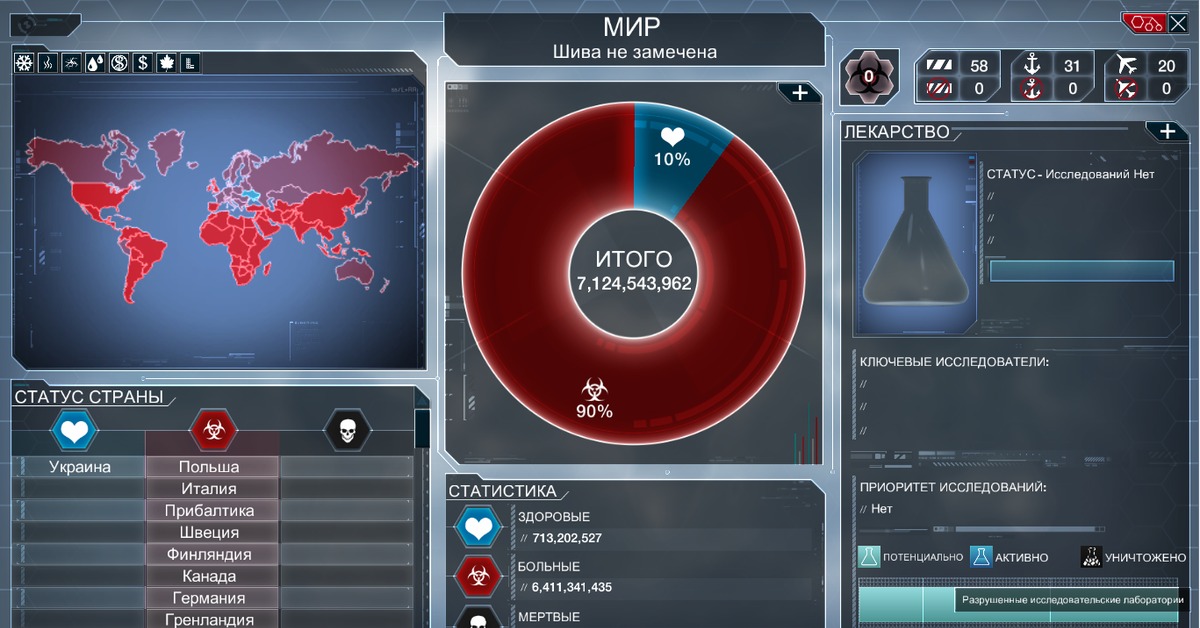
Task: Sort countries by dead skull column
Action: 347,431
